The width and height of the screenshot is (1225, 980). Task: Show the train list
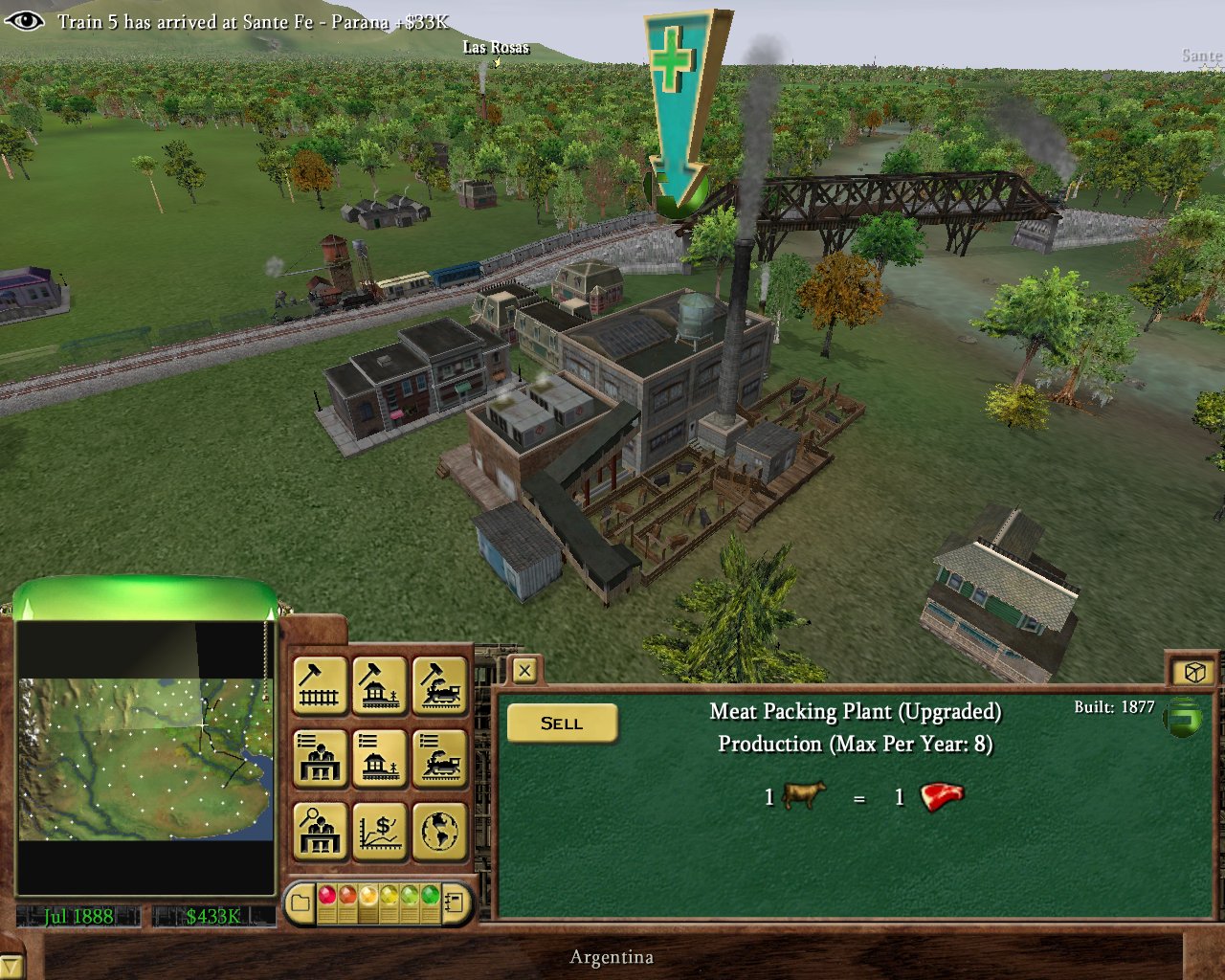pos(440,758)
